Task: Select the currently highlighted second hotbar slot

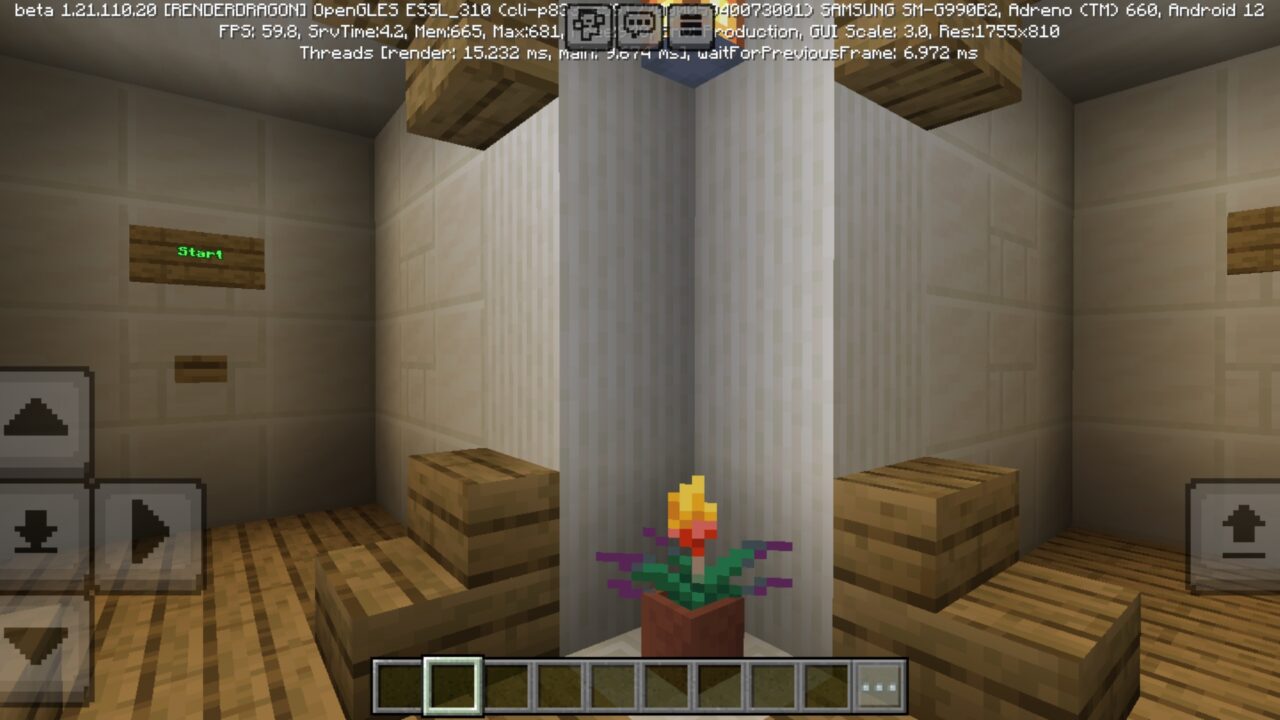Action: 453,684
